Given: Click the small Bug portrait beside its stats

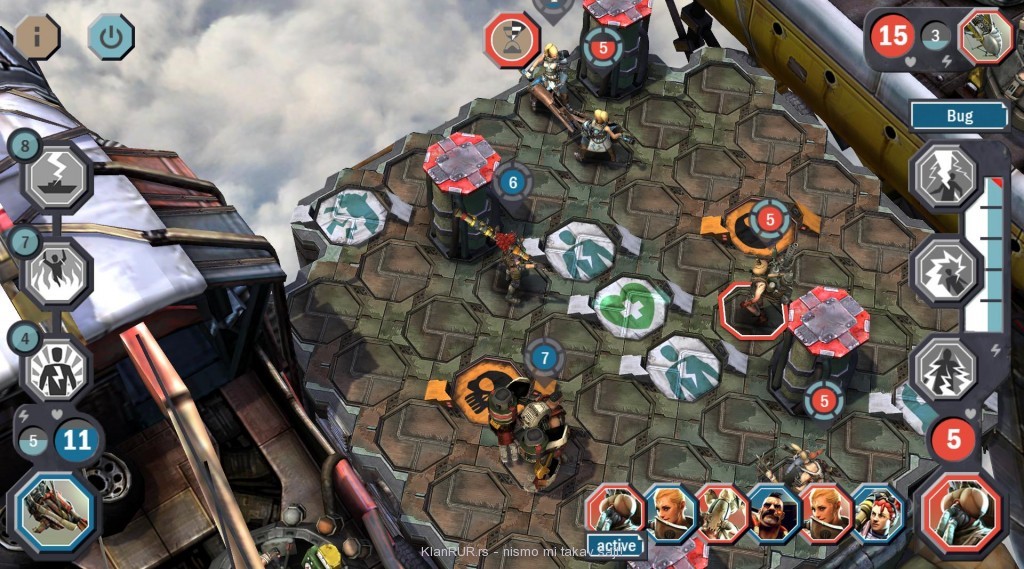Looking at the screenshot, I should pyautogui.click(x=986, y=38).
